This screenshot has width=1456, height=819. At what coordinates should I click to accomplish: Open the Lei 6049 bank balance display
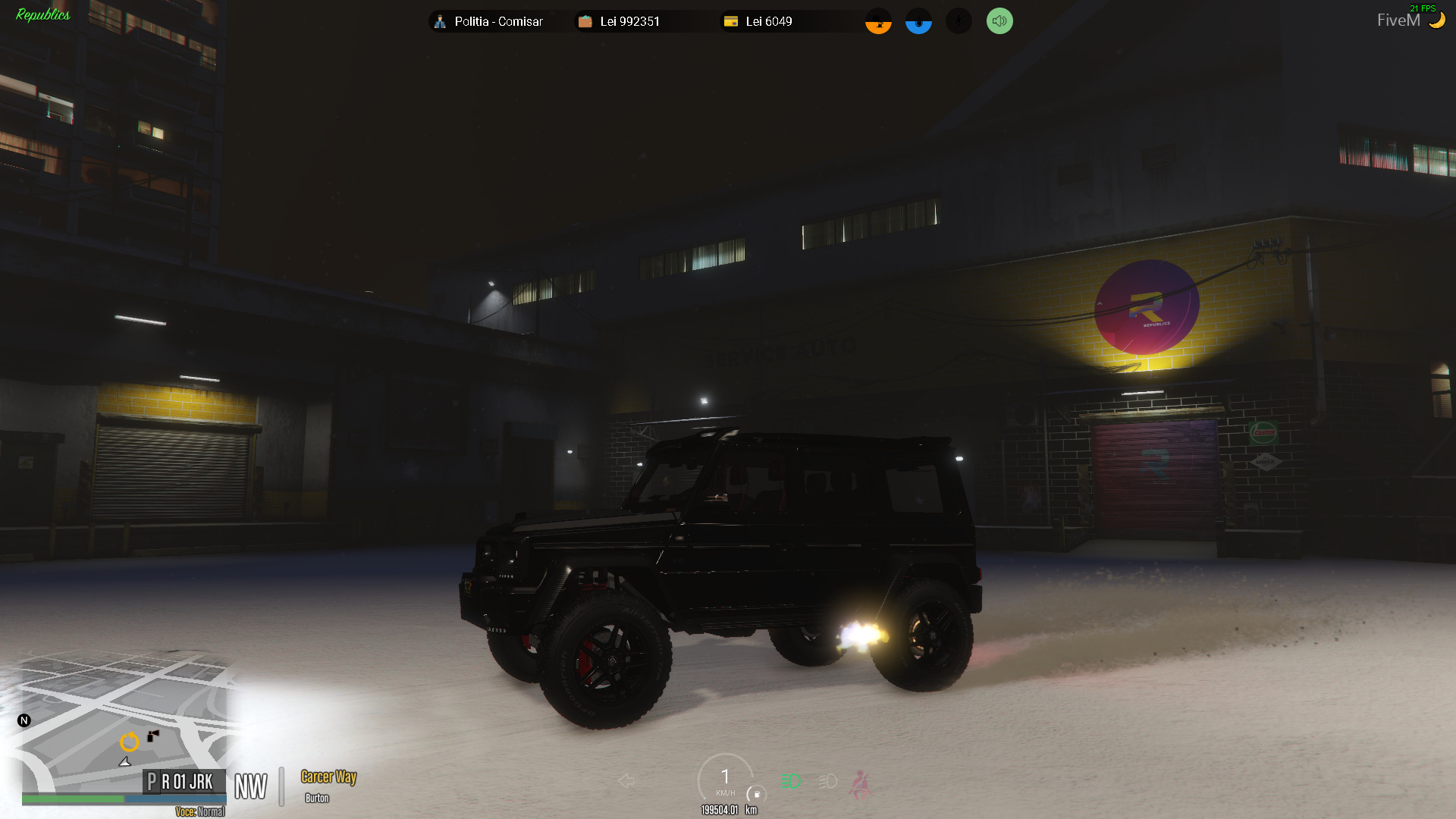click(x=768, y=21)
